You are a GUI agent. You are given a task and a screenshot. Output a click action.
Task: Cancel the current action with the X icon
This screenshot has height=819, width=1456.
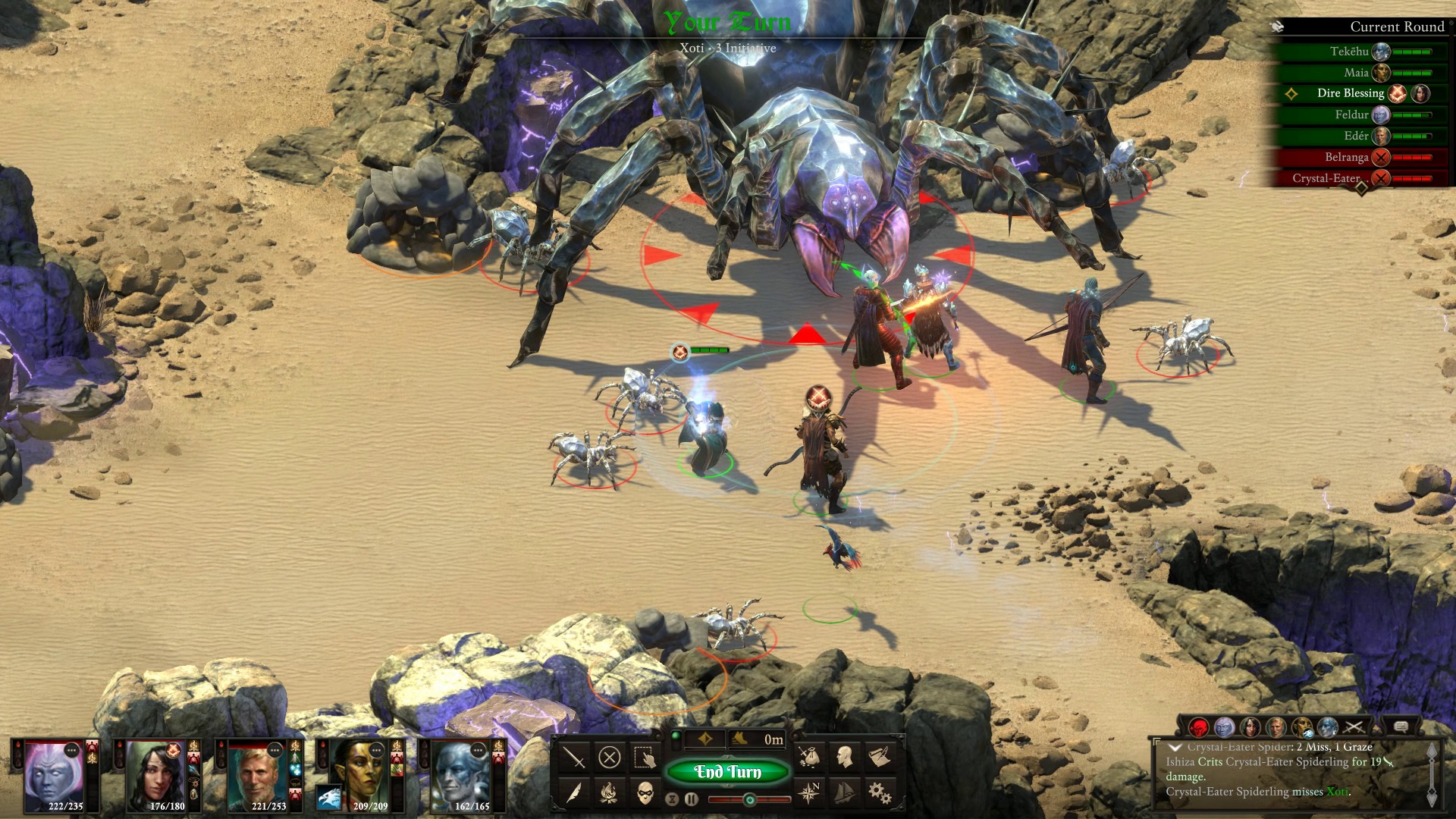point(610,757)
